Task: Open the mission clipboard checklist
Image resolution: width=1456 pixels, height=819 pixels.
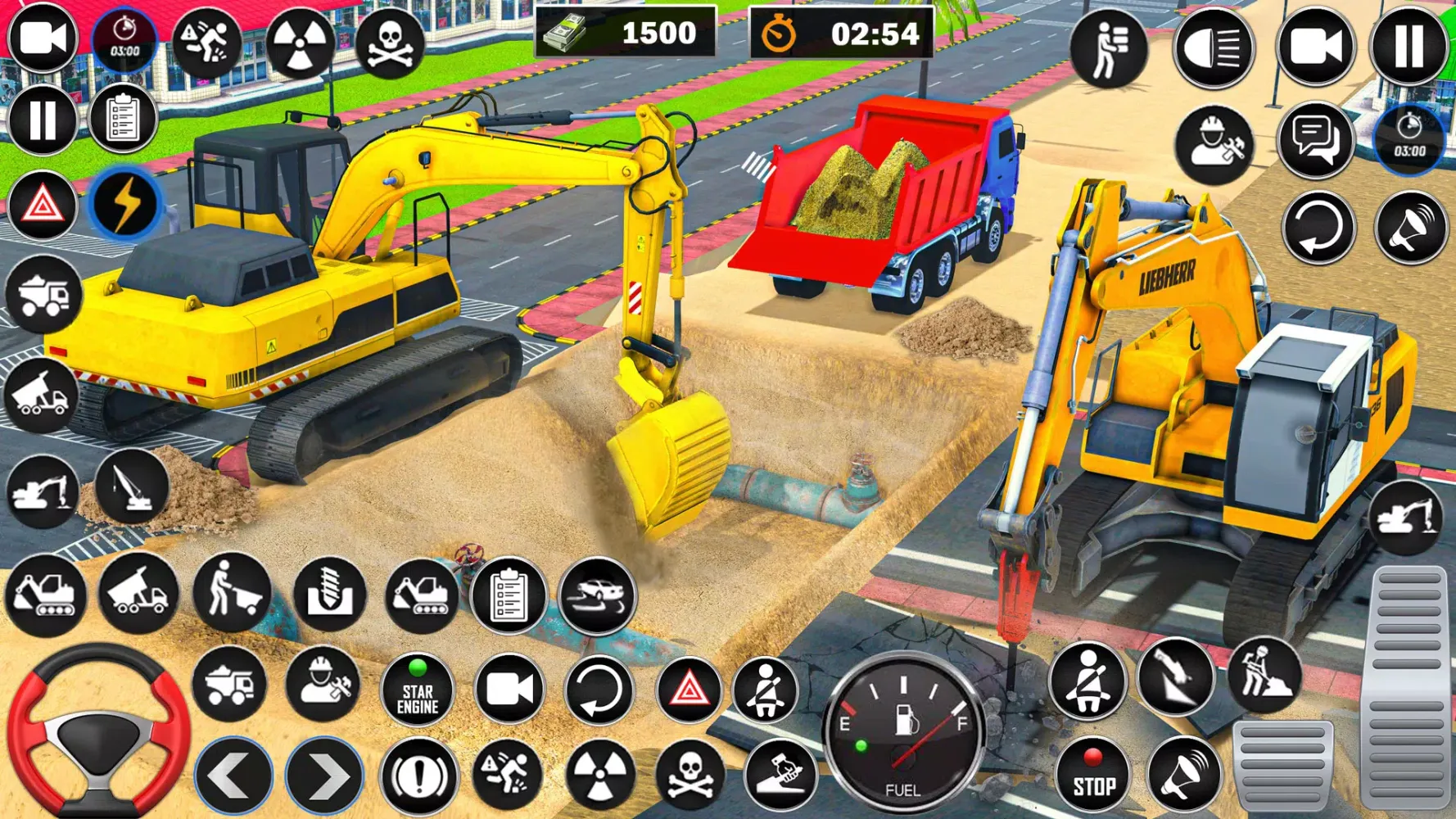Action: point(123,119)
